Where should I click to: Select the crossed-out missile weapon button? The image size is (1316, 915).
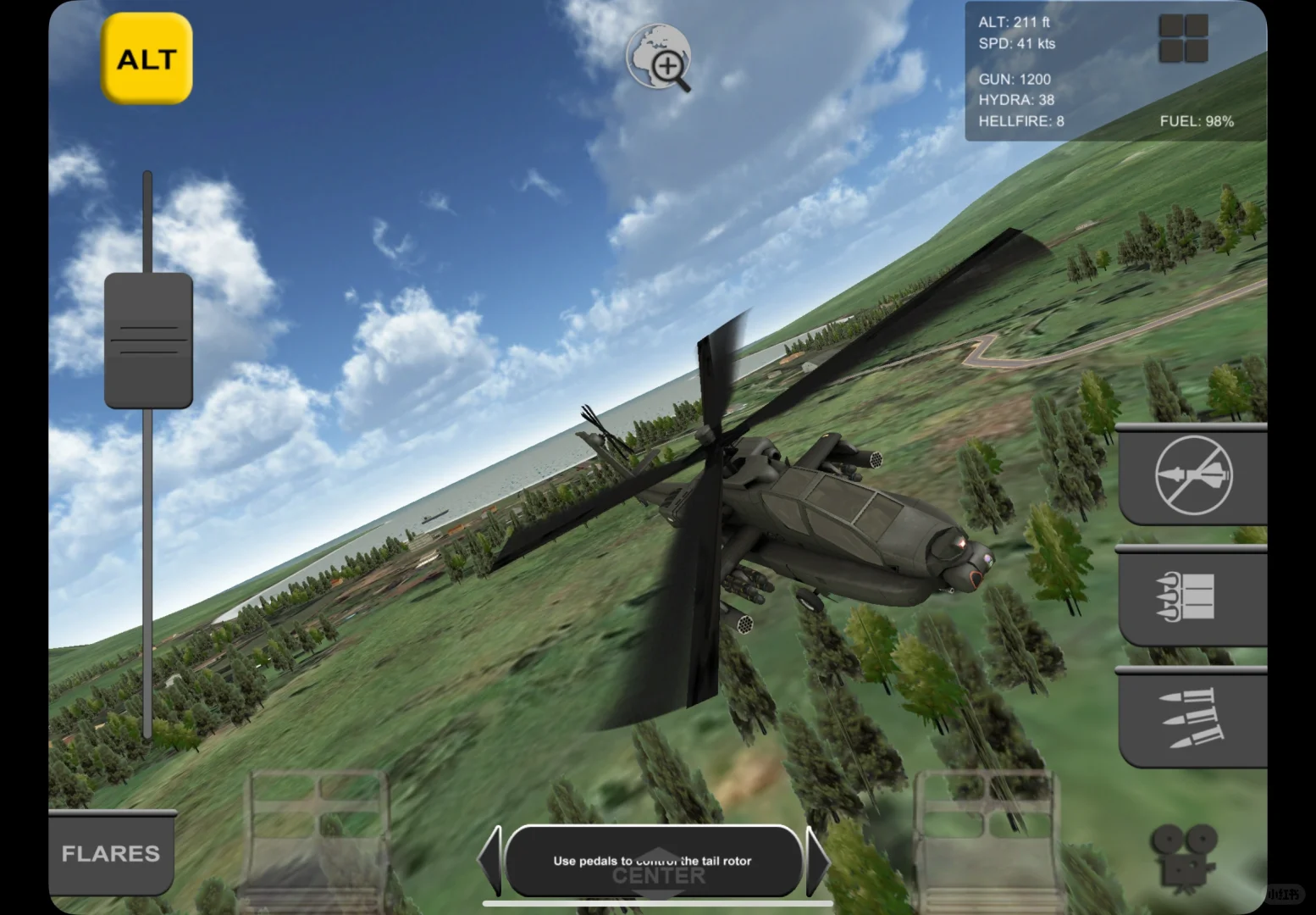click(x=1193, y=475)
